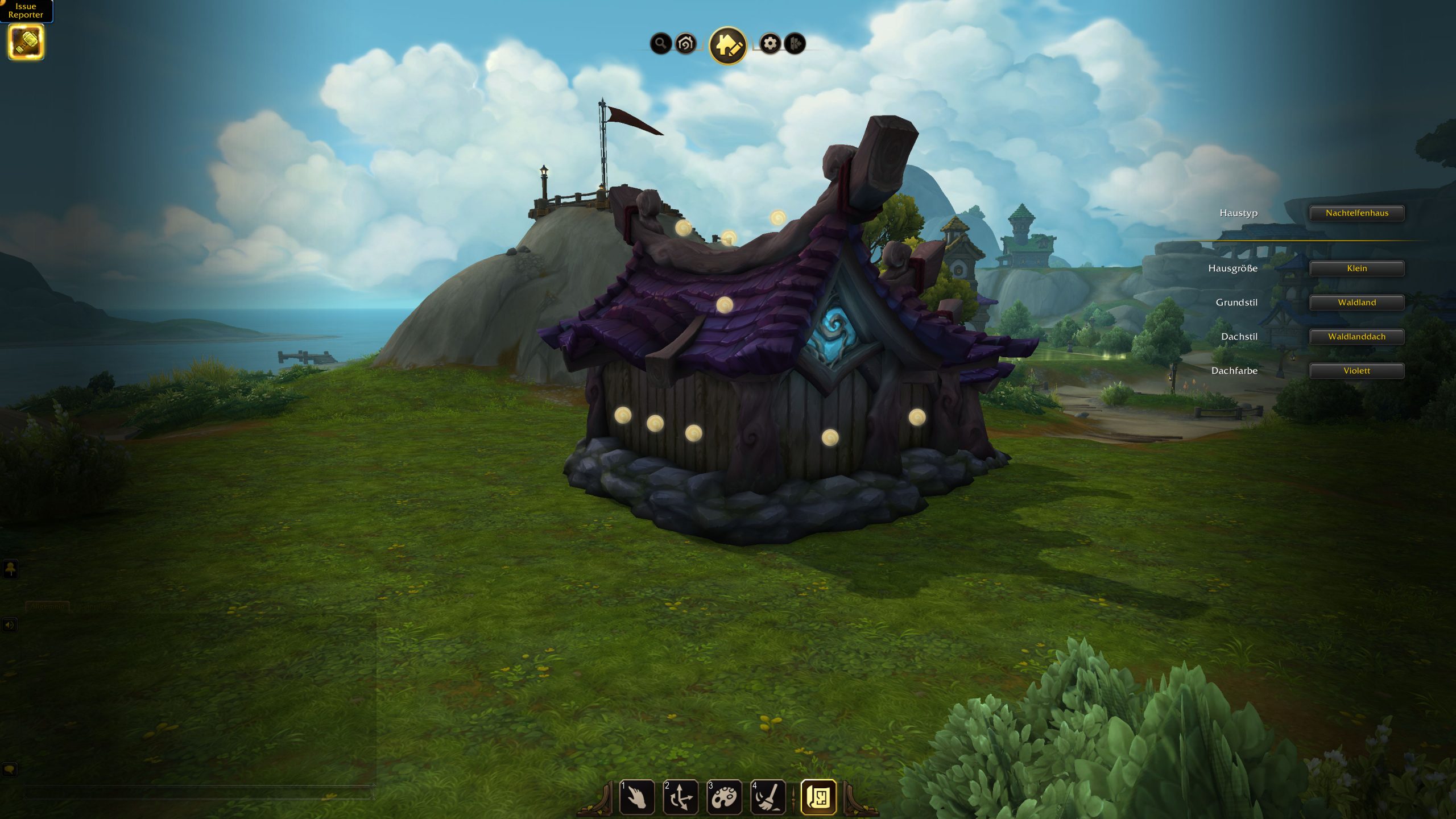1456x819 pixels.
Task: Open the Grundstil Waldland selector
Action: pos(1356,303)
